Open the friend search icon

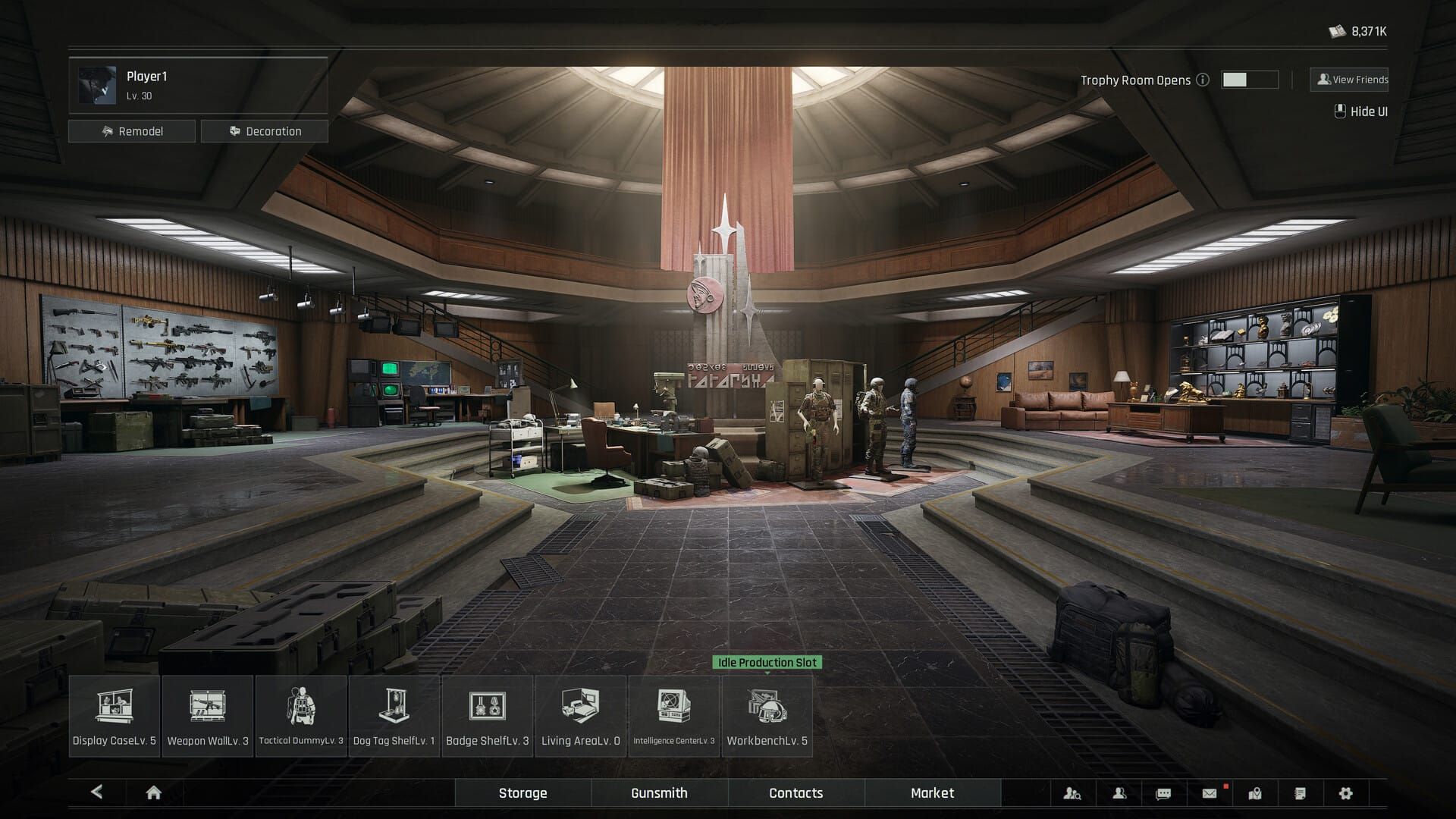1072,793
